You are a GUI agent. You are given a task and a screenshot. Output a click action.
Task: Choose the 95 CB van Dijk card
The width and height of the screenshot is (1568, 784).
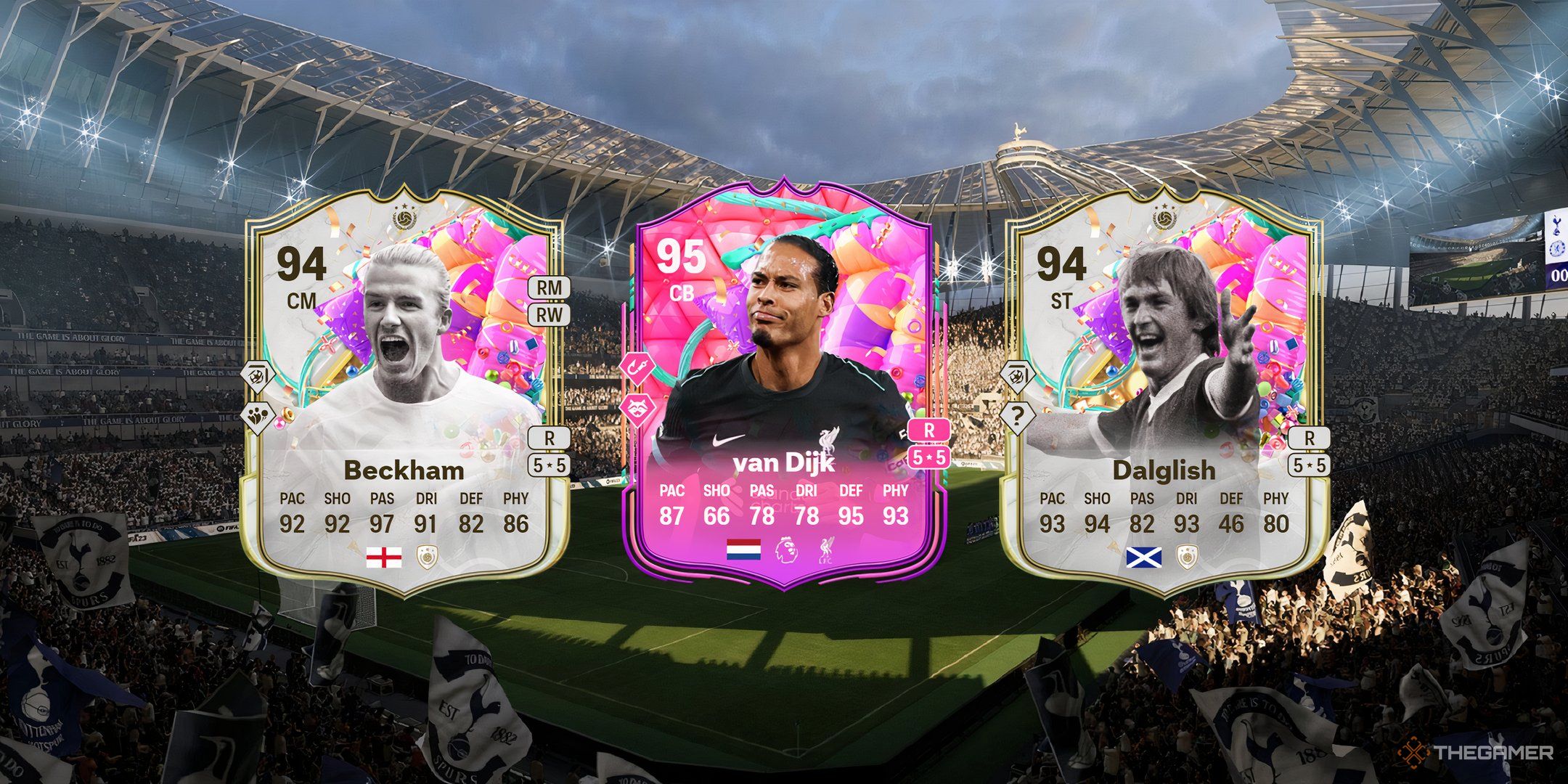tap(784, 385)
